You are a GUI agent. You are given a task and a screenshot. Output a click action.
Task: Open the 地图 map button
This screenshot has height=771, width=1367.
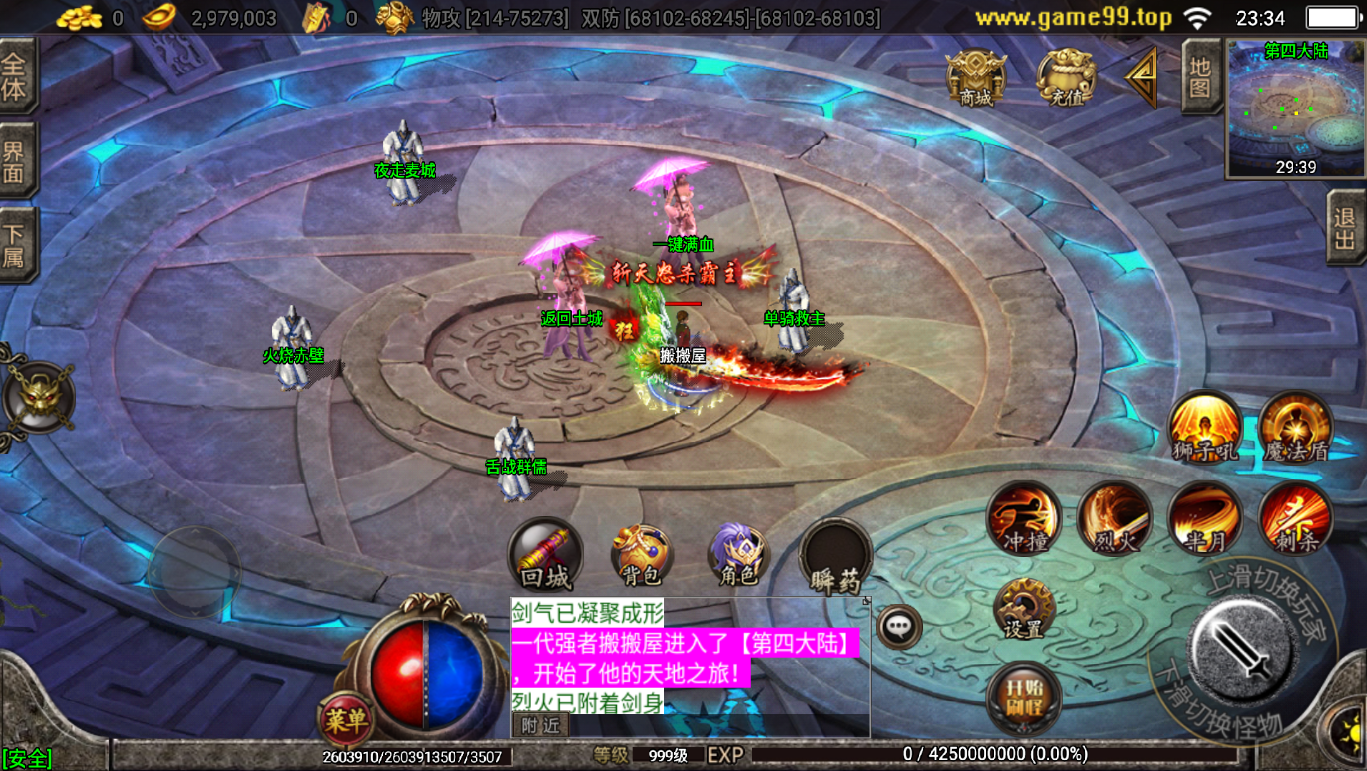pyautogui.click(x=1201, y=76)
